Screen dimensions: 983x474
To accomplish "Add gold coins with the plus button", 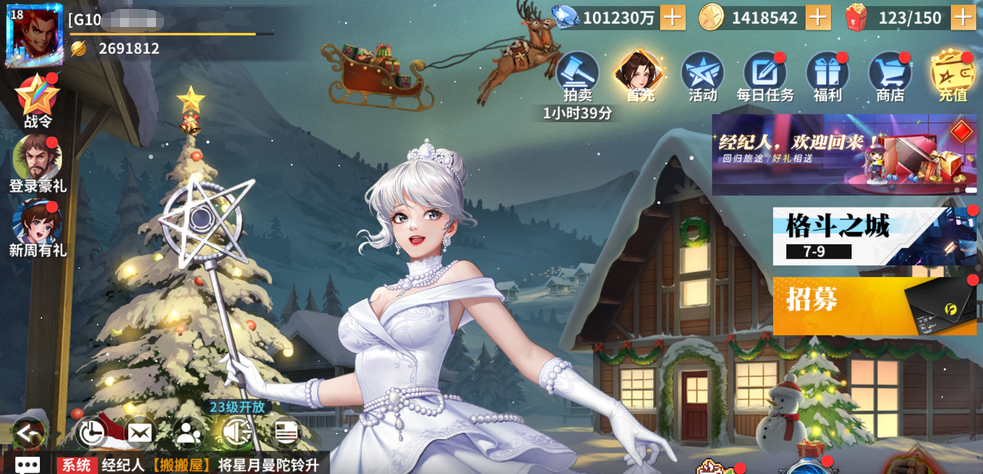I will pyautogui.click(x=818, y=17).
